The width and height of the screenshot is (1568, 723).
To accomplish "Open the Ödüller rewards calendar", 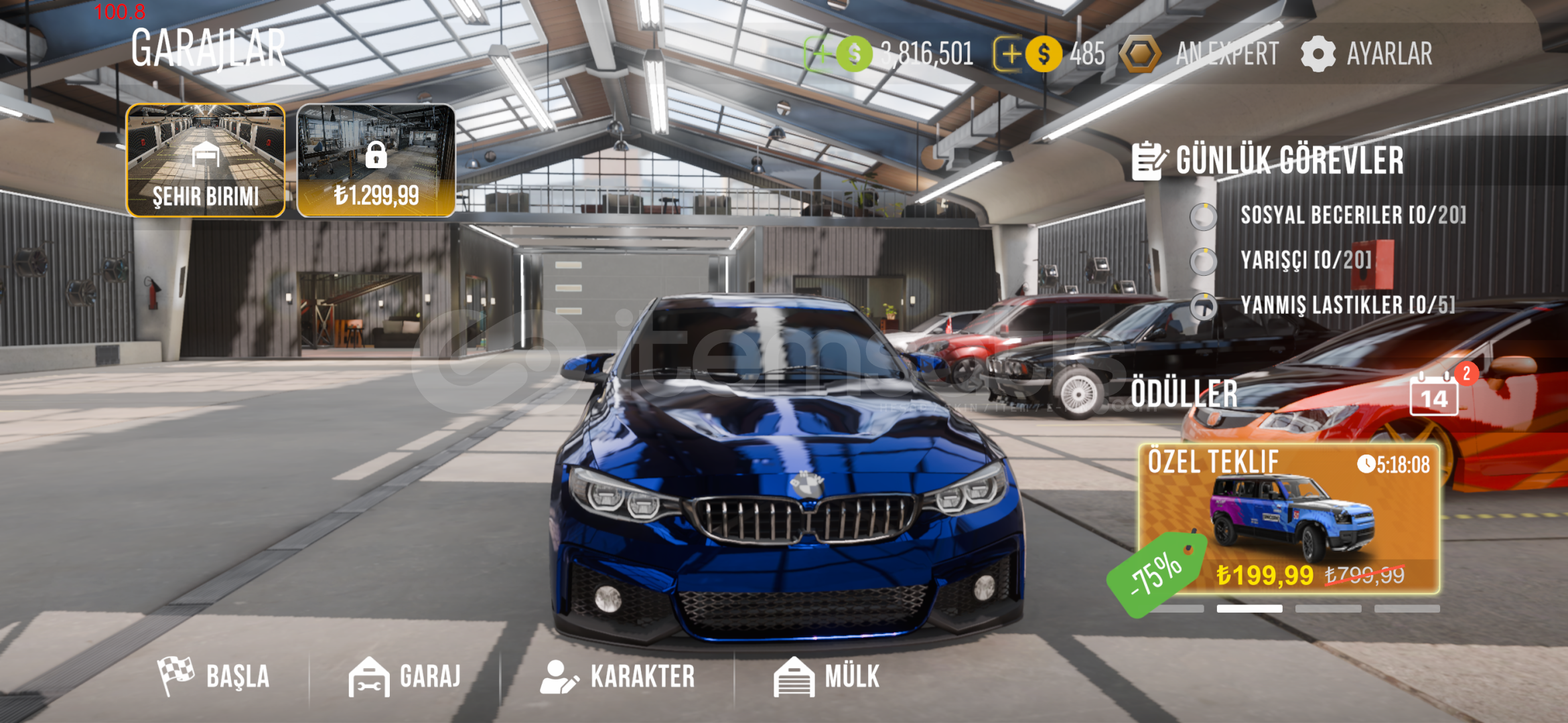I will [1433, 395].
